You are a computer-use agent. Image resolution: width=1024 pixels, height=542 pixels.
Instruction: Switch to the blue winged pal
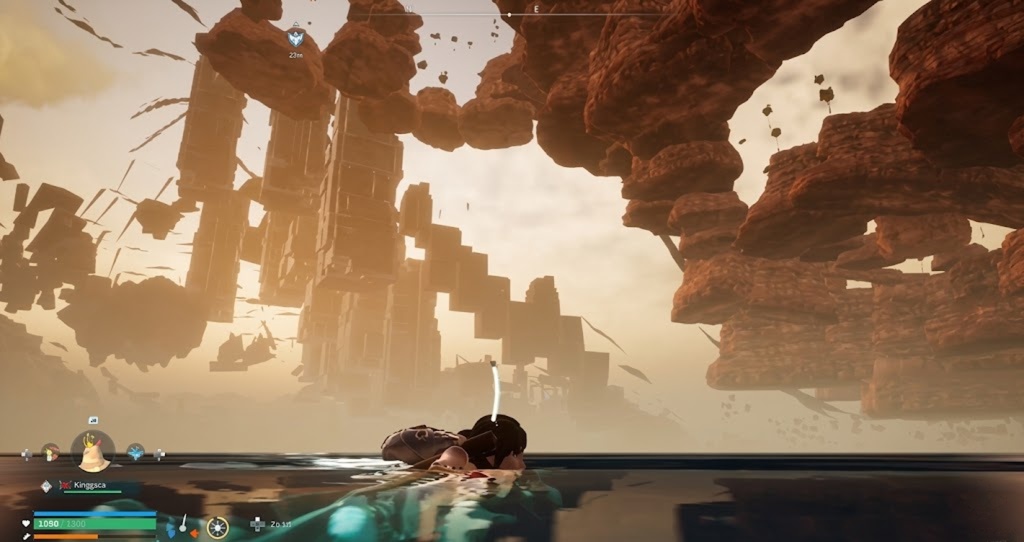[x=136, y=452]
